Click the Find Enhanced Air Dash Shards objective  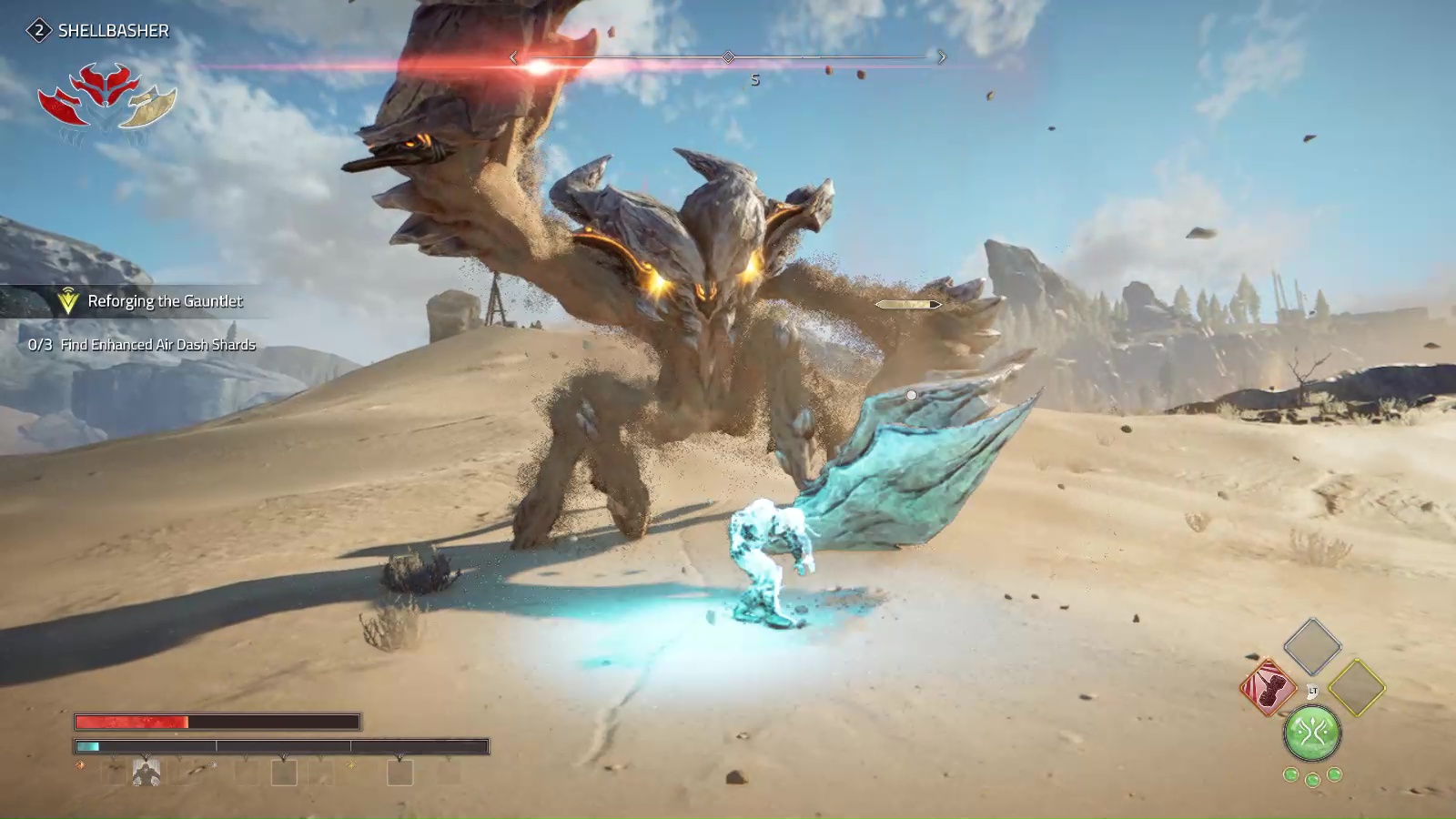pyautogui.click(x=157, y=345)
